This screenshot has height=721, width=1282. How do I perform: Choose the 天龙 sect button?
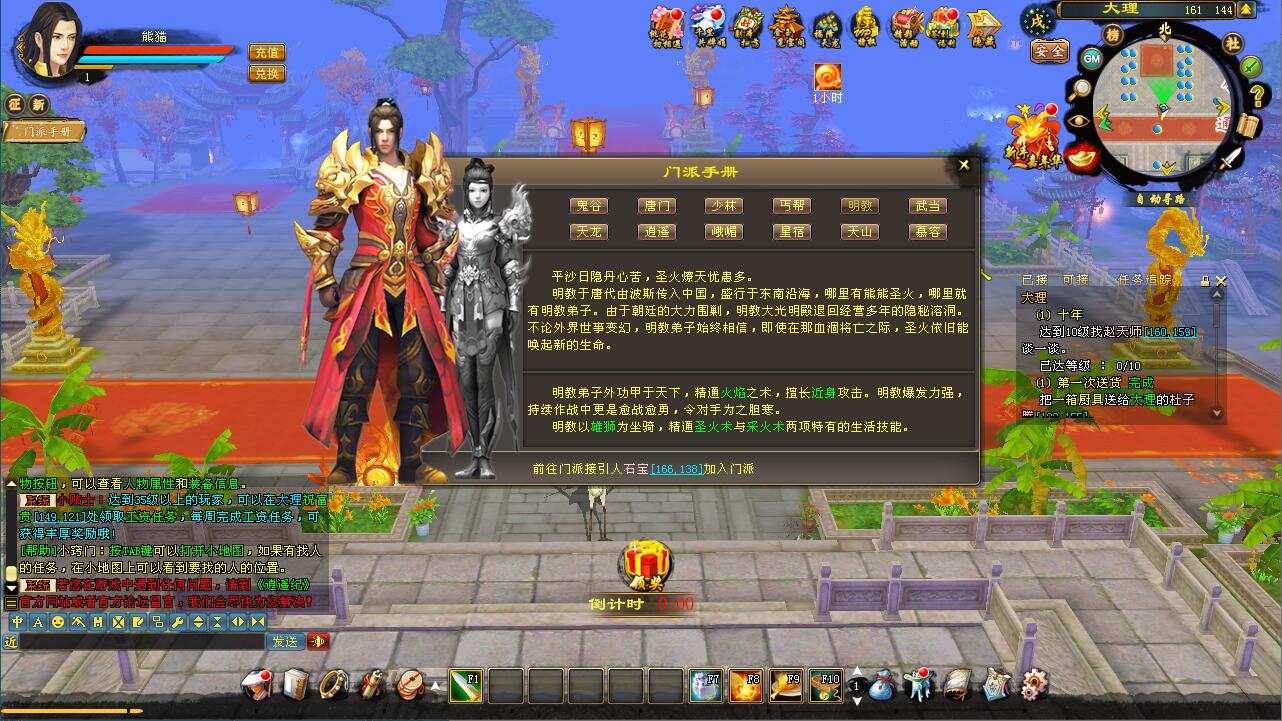(x=589, y=232)
